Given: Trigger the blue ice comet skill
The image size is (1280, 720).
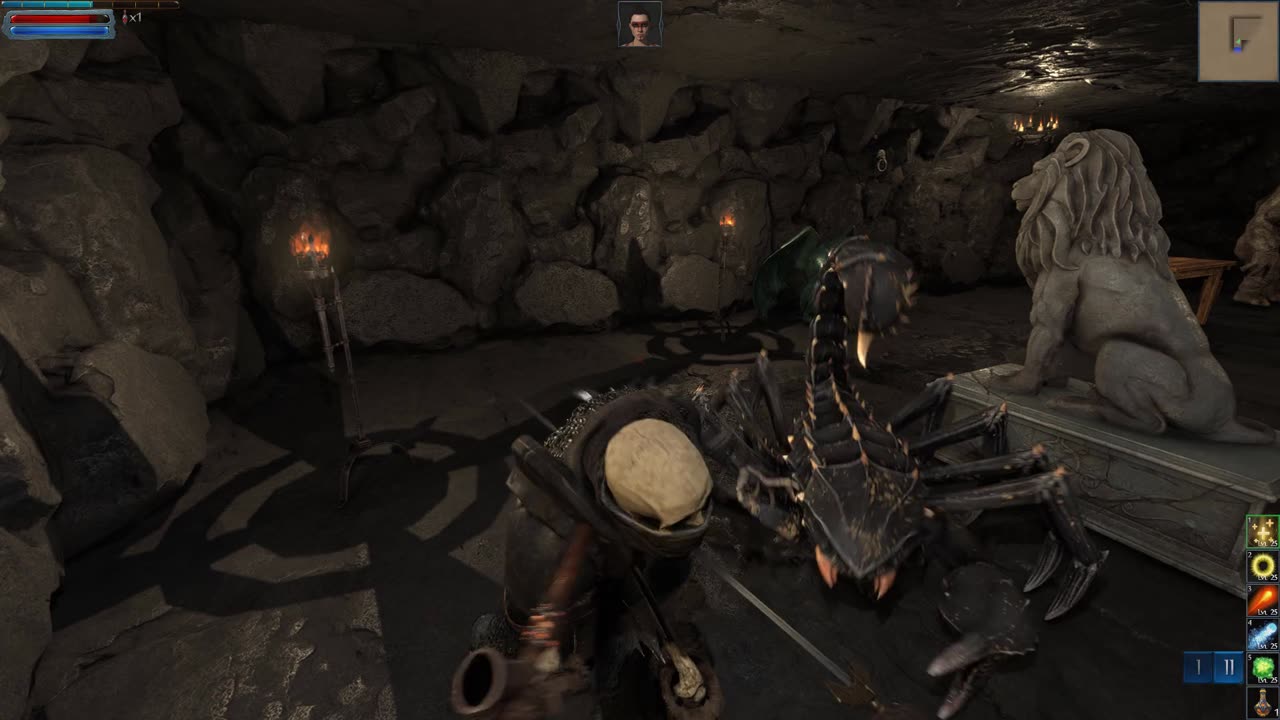Looking at the screenshot, I should pyautogui.click(x=1262, y=635).
